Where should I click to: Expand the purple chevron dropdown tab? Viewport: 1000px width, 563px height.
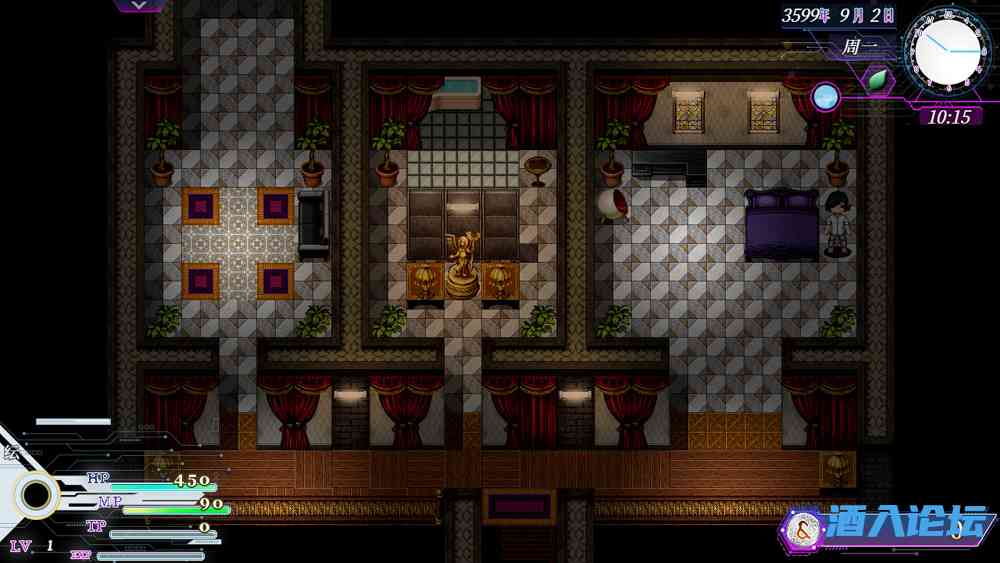(x=140, y=5)
